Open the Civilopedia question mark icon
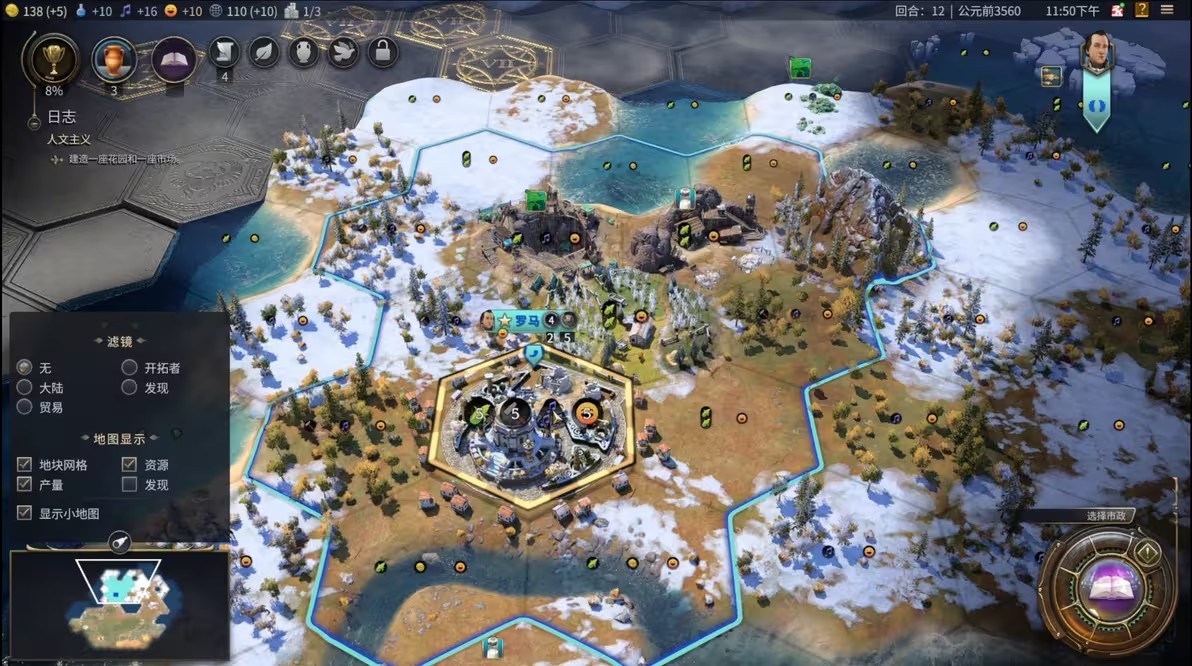The height and width of the screenshot is (666, 1192). click(x=1142, y=11)
